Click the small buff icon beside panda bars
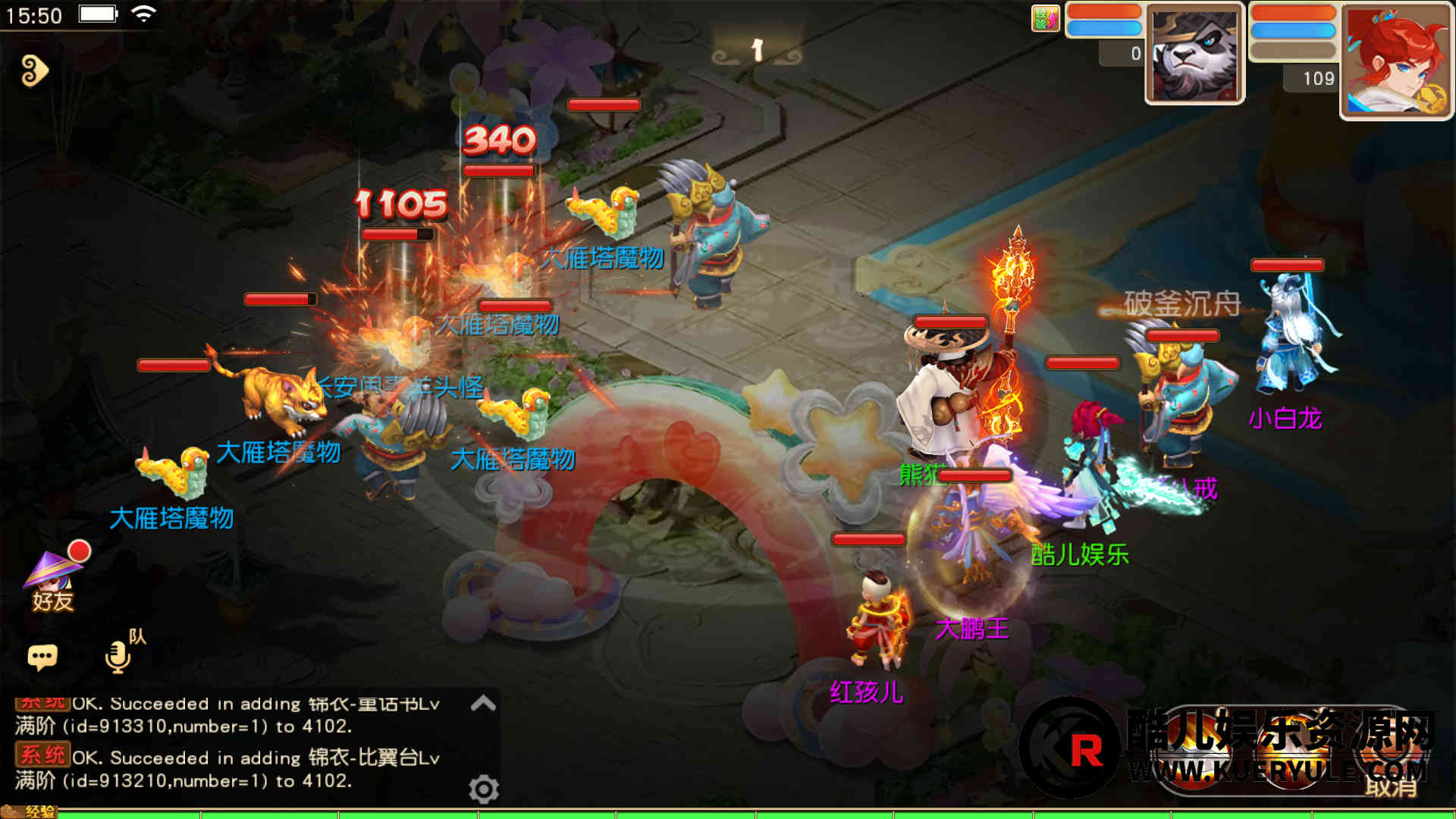 pos(1045,18)
